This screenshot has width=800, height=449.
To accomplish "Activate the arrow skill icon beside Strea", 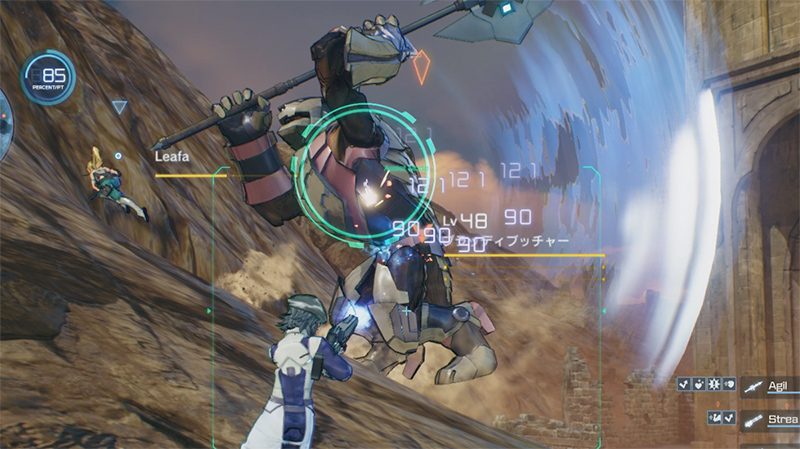I will [714, 418].
